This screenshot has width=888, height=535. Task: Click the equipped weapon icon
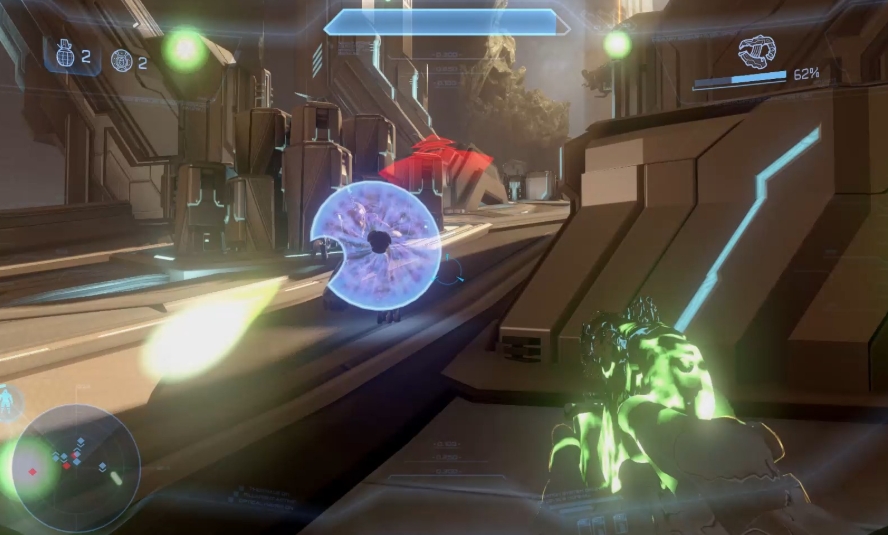[758, 51]
